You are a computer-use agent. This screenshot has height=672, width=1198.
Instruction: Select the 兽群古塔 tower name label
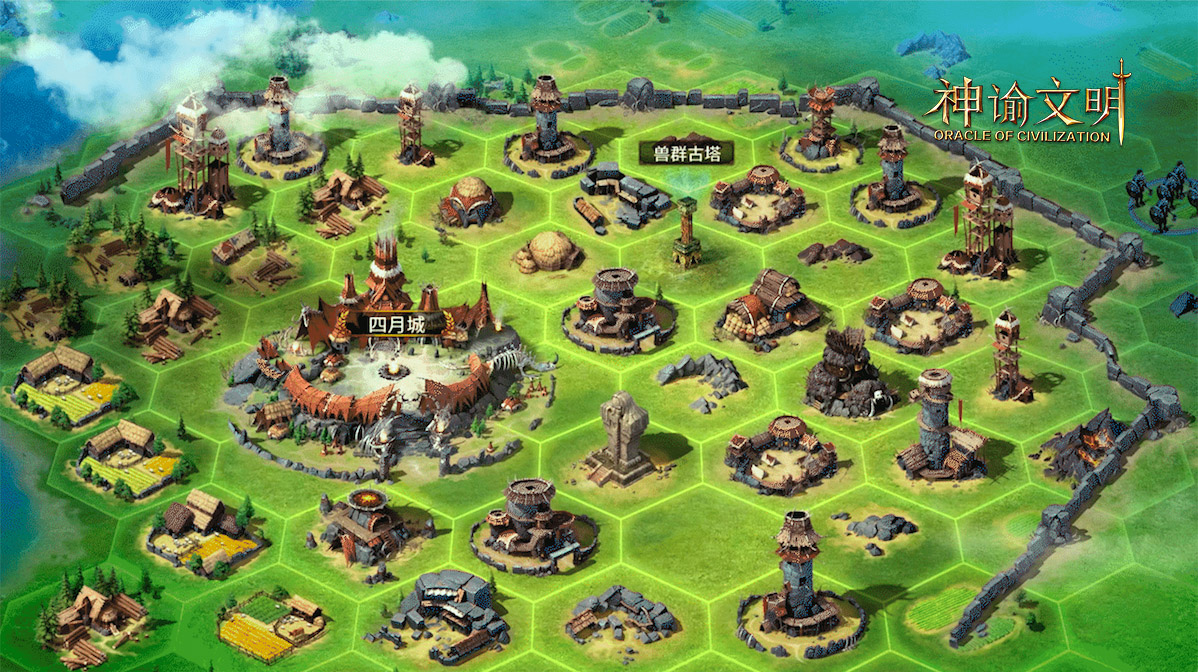click(x=687, y=153)
